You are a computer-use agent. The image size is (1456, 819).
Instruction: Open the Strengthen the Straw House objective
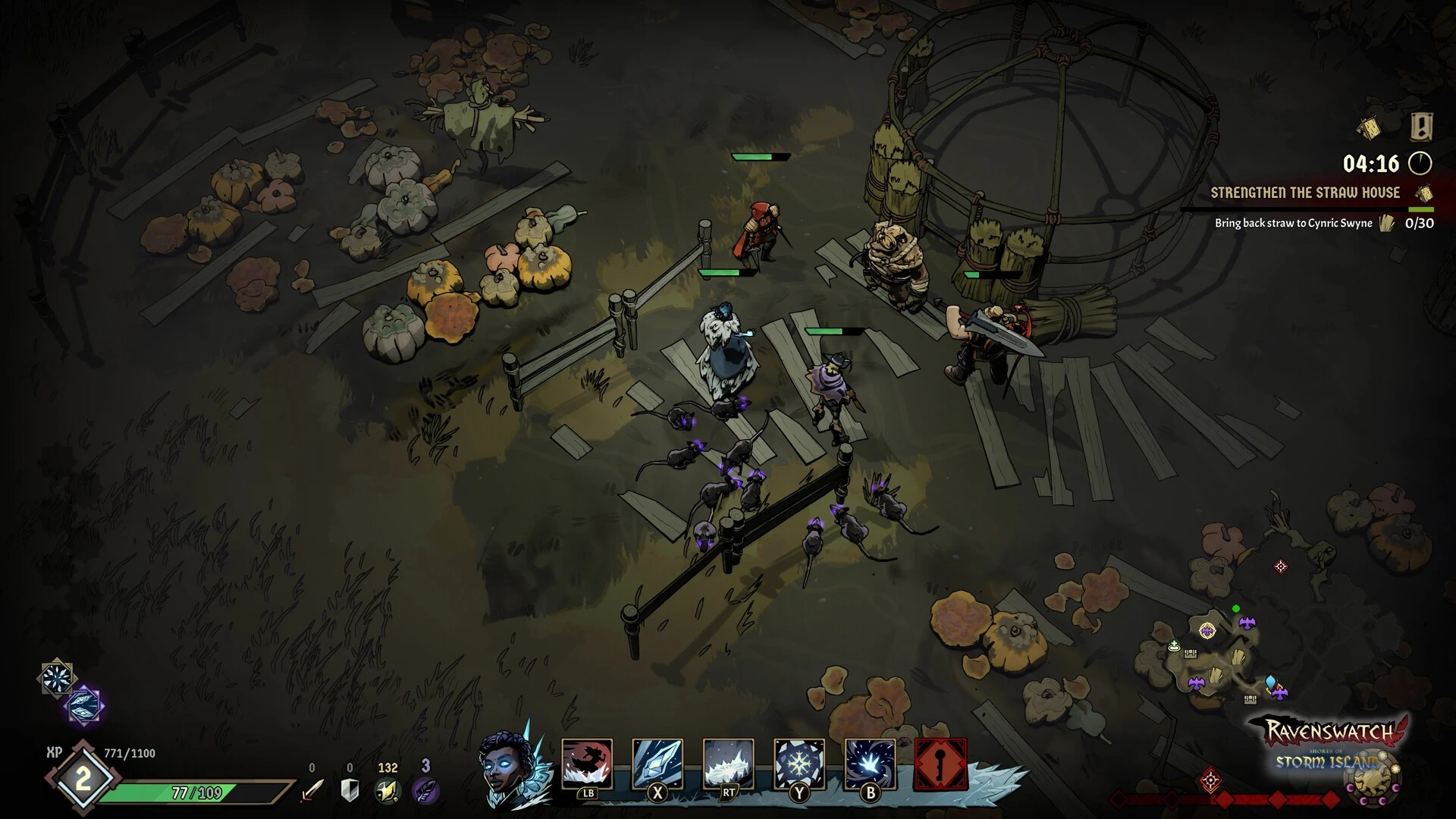coord(1304,193)
